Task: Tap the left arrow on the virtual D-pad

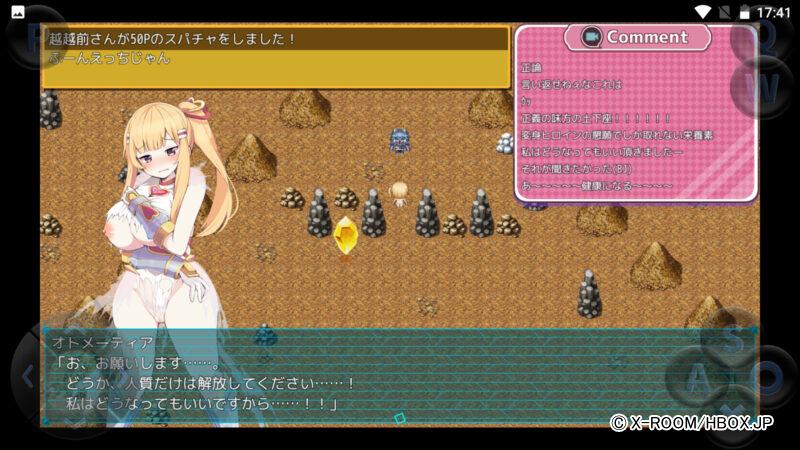Action: [x=28, y=377]
